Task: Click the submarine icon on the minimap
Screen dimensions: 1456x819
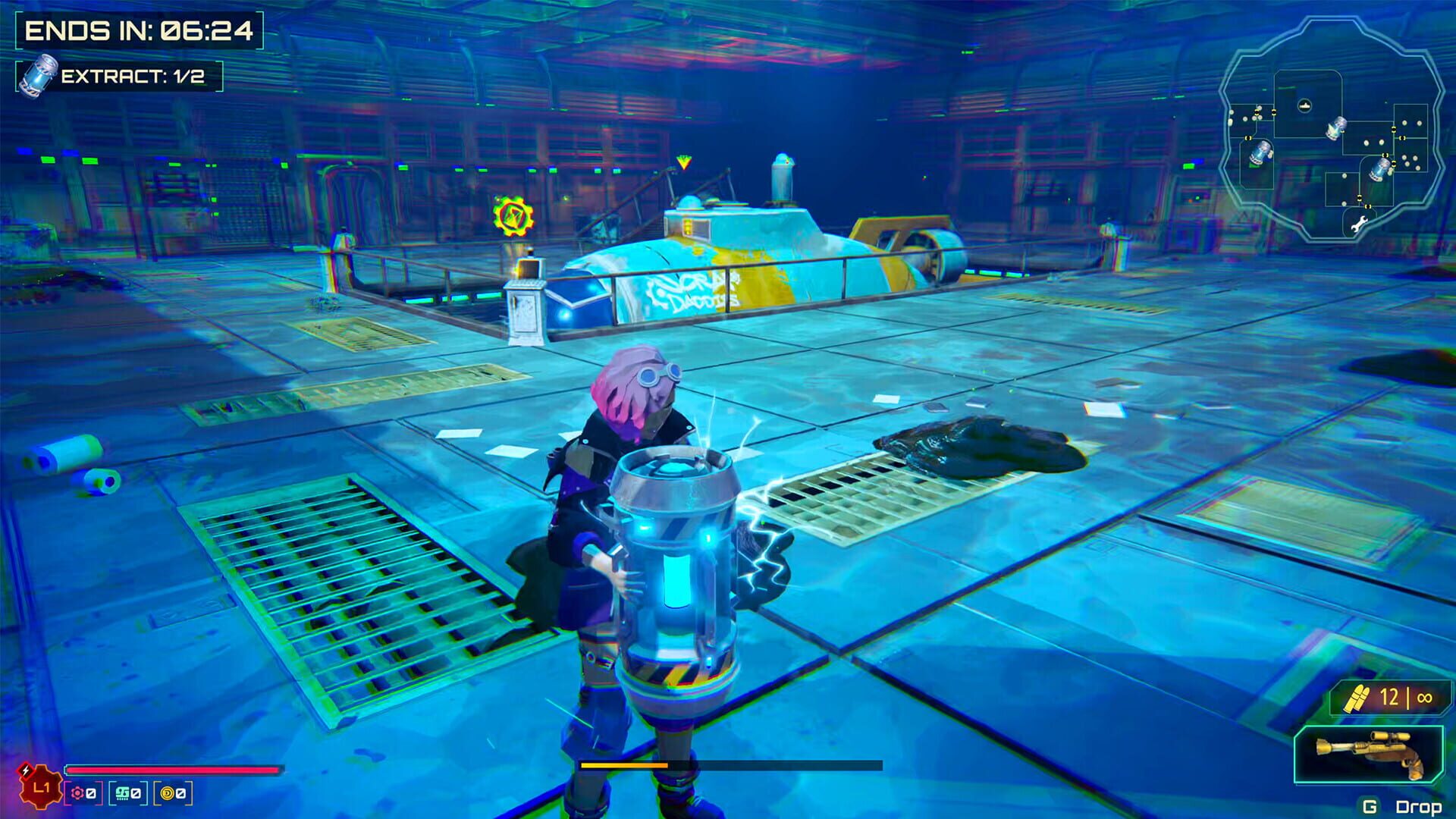Action: (x=1304, y=105)
